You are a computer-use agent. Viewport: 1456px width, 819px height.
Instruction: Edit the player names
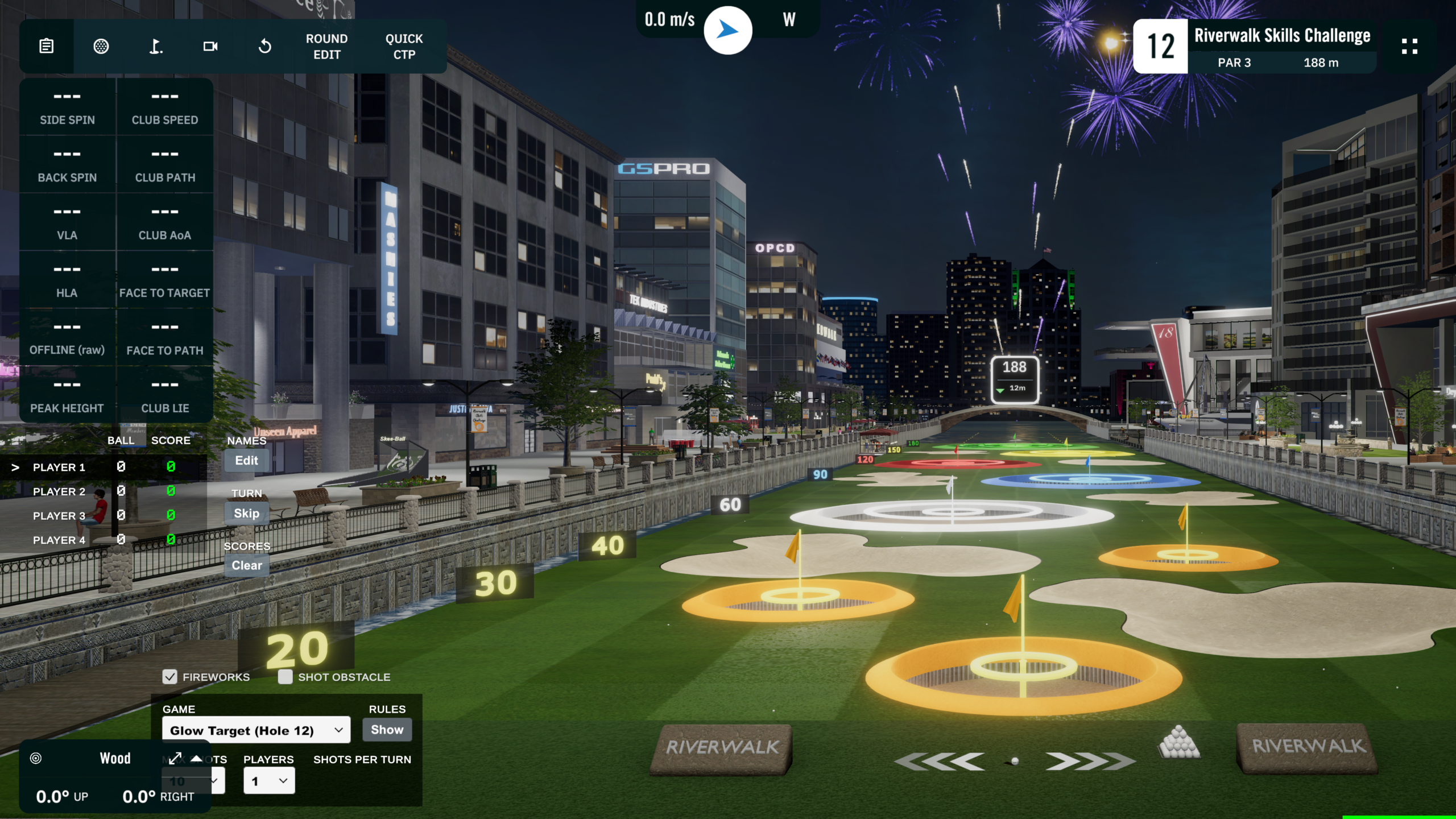click(x=246, y=461)
